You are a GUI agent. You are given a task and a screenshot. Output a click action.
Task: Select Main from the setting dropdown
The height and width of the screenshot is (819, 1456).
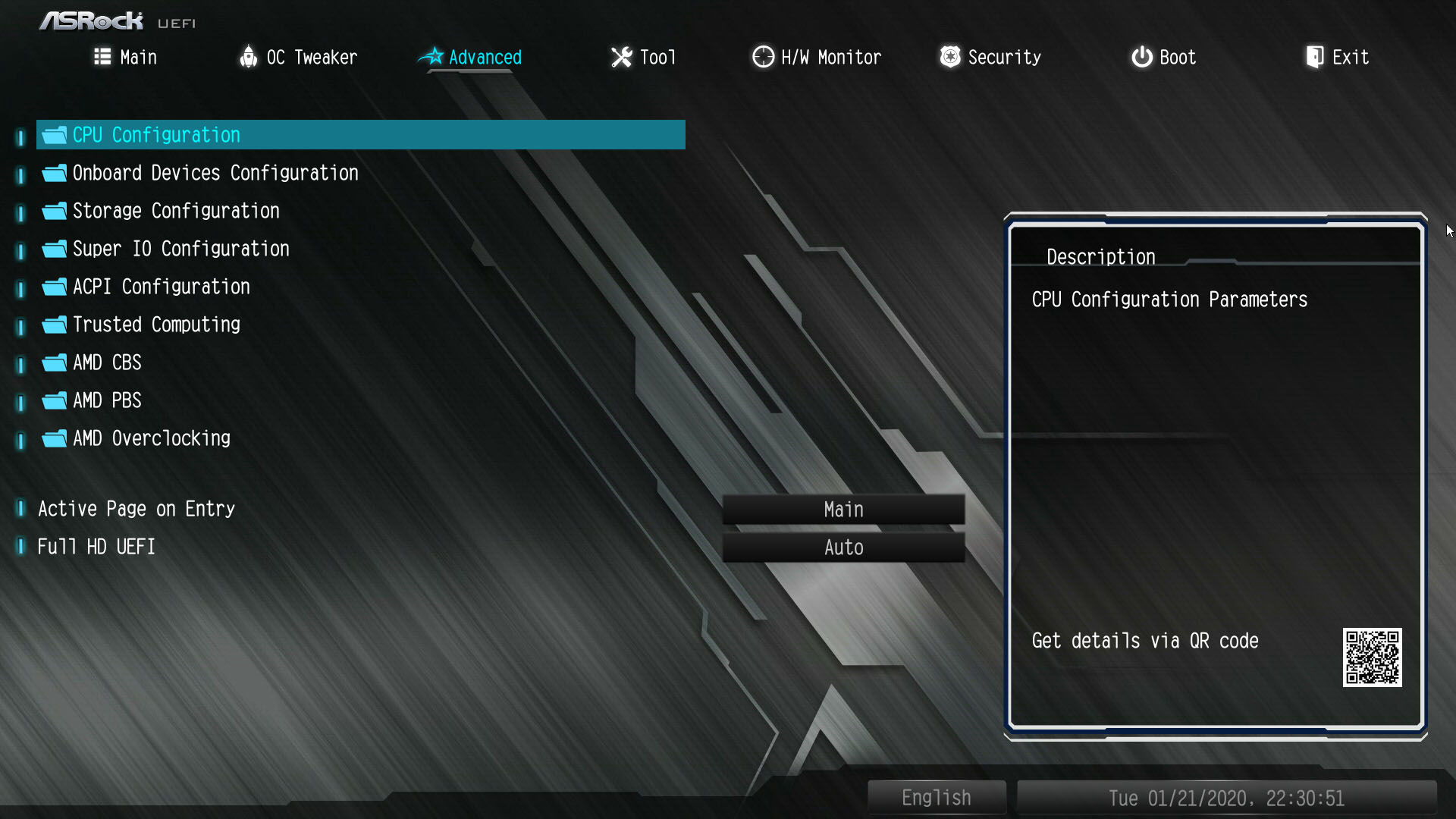pyautogui.click(x=843, y=509)
